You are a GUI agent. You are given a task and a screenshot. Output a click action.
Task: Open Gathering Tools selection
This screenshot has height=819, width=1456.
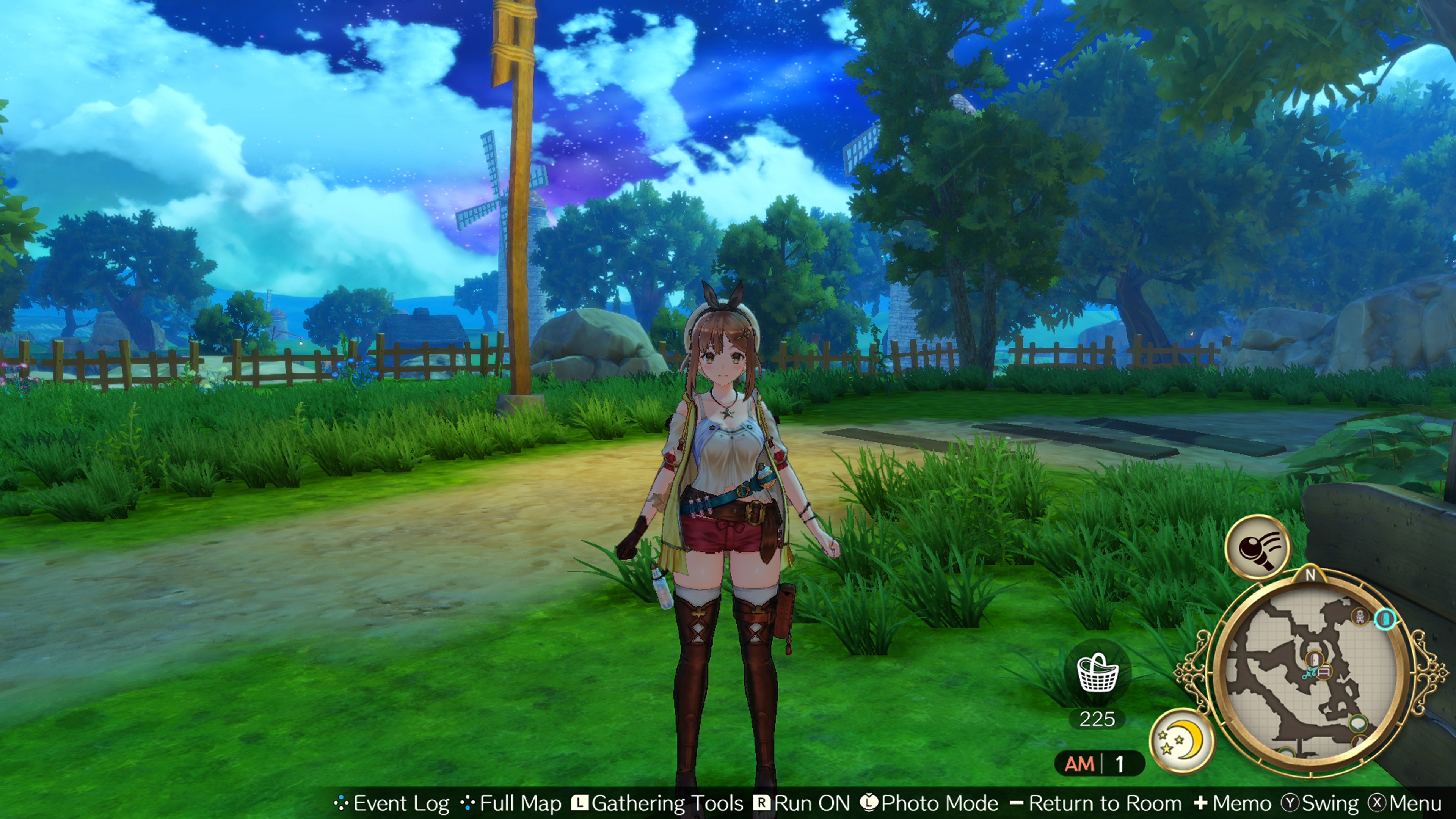tap(658, 803)
